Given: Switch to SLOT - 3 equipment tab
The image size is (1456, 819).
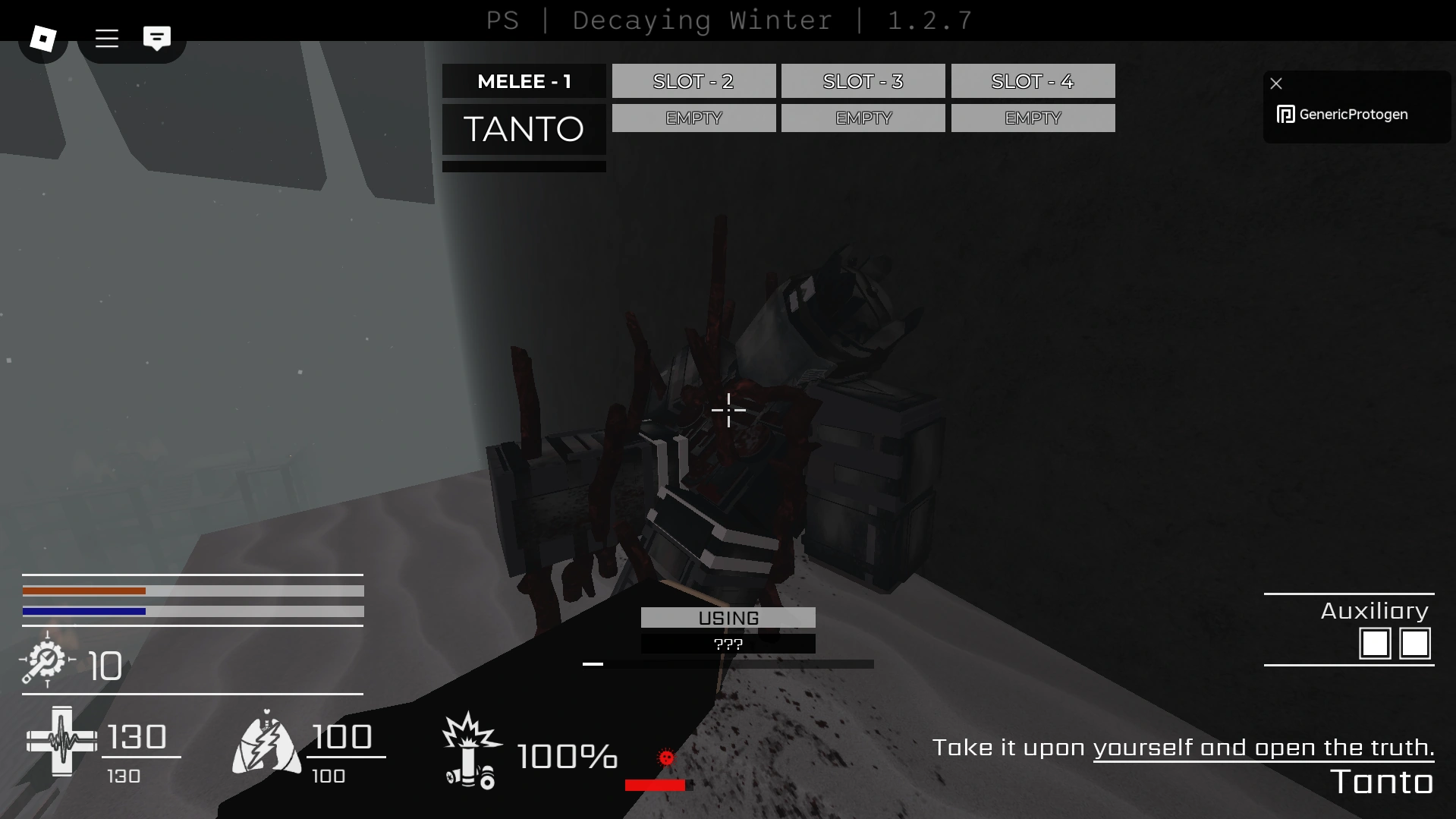Looking at the screenshot, I should [x=863, y=81].
